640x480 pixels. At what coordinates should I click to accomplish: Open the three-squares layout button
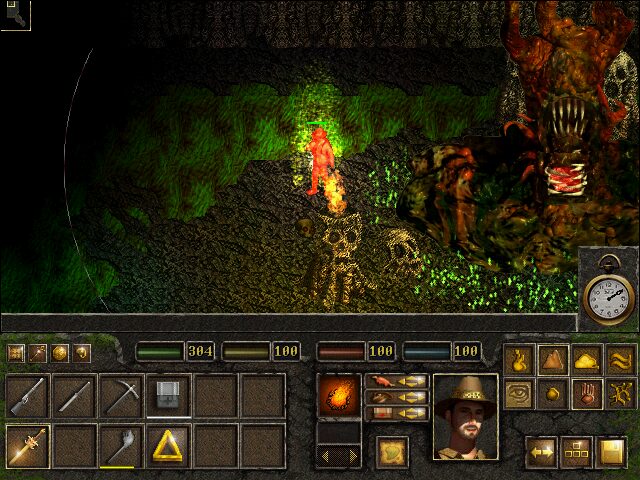(x=576, y=453)
